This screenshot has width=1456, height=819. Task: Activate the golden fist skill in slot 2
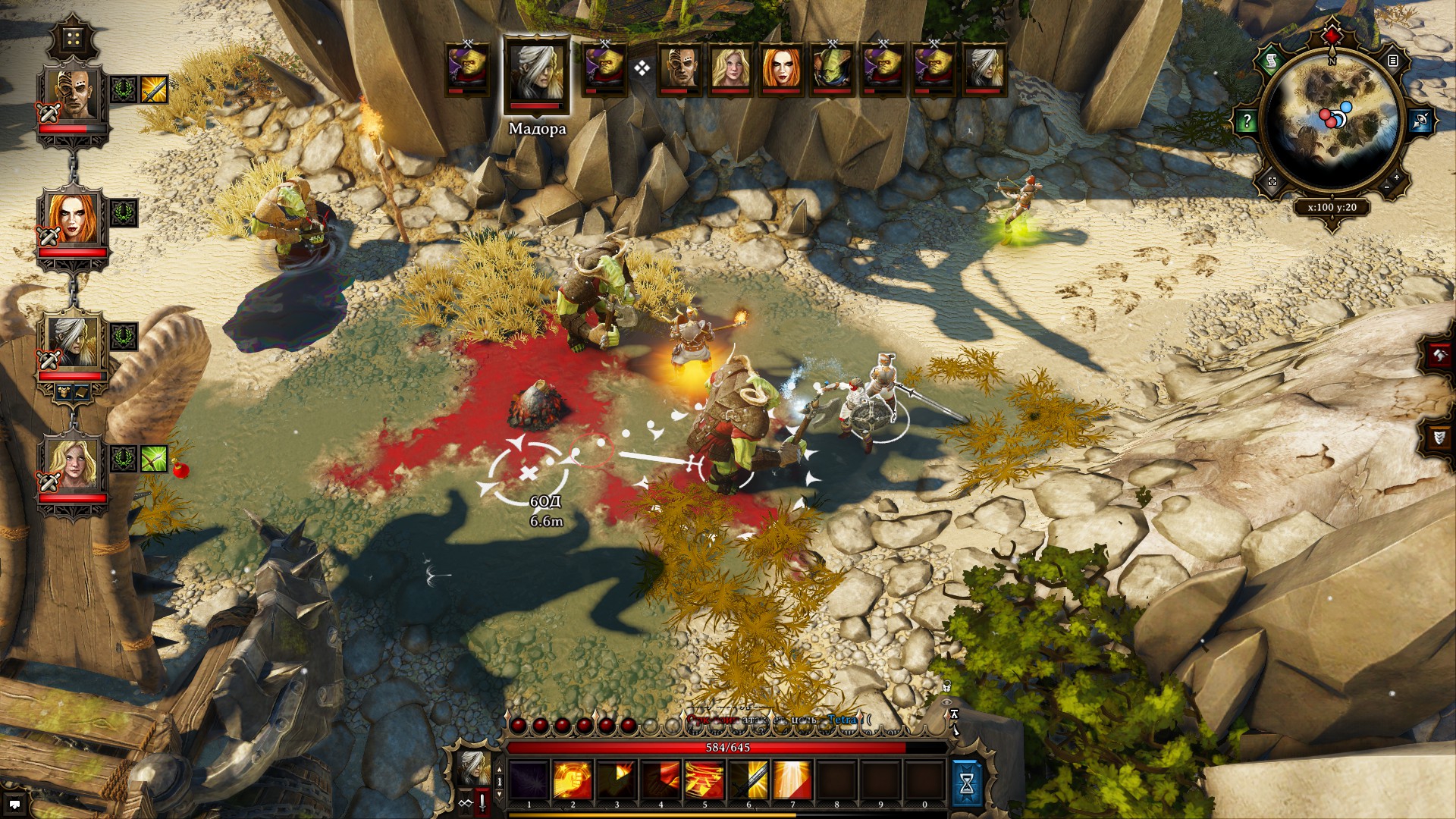(573, 781)
